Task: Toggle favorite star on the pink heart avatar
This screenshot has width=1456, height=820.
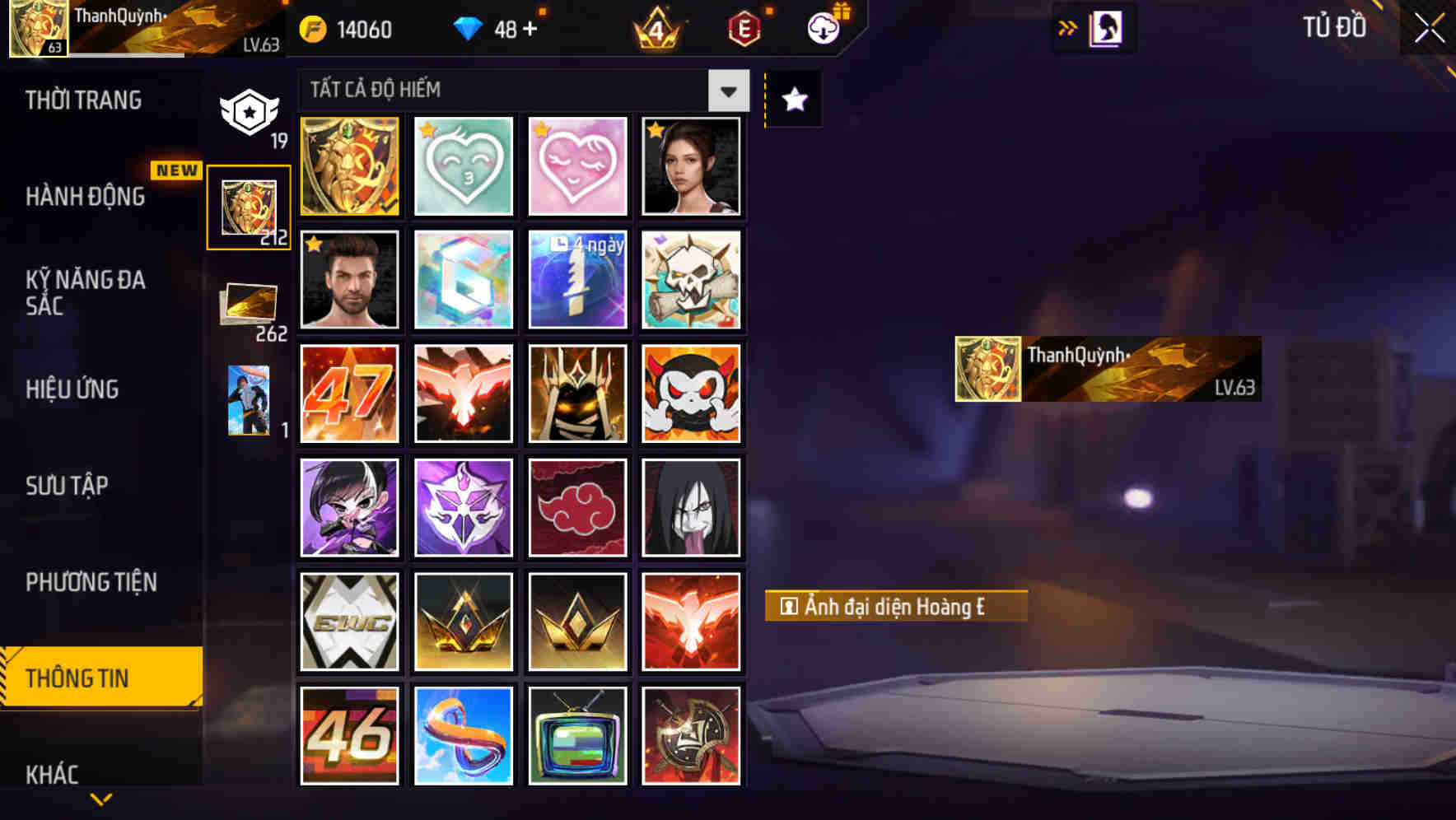Action: (541, 128)
